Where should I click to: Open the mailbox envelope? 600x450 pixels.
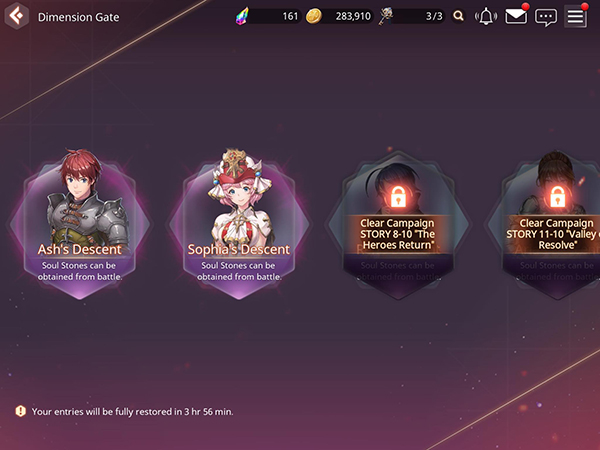click(x=516, y=16)
